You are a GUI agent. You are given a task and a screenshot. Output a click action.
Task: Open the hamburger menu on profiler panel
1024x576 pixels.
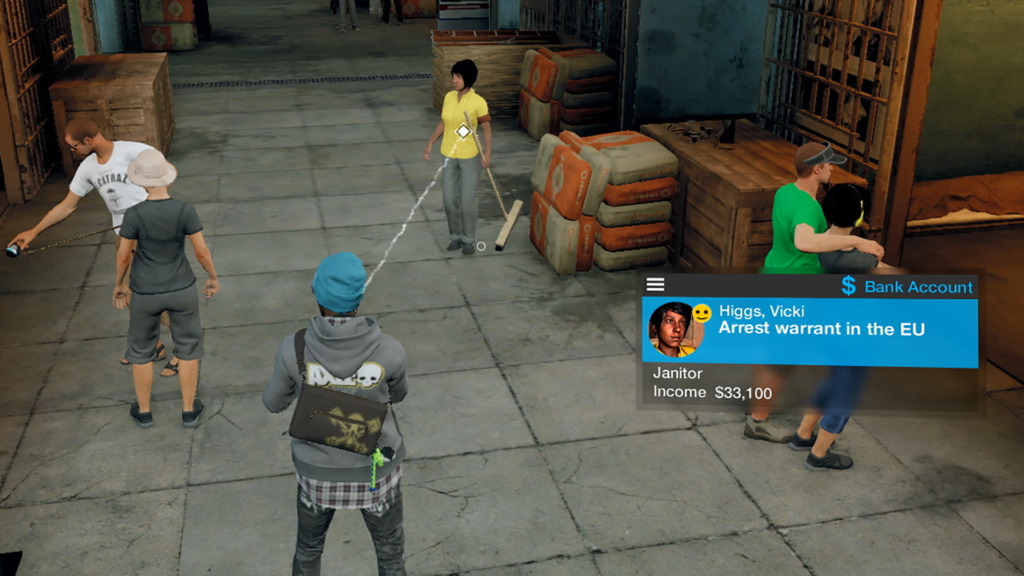pos(655,285)
